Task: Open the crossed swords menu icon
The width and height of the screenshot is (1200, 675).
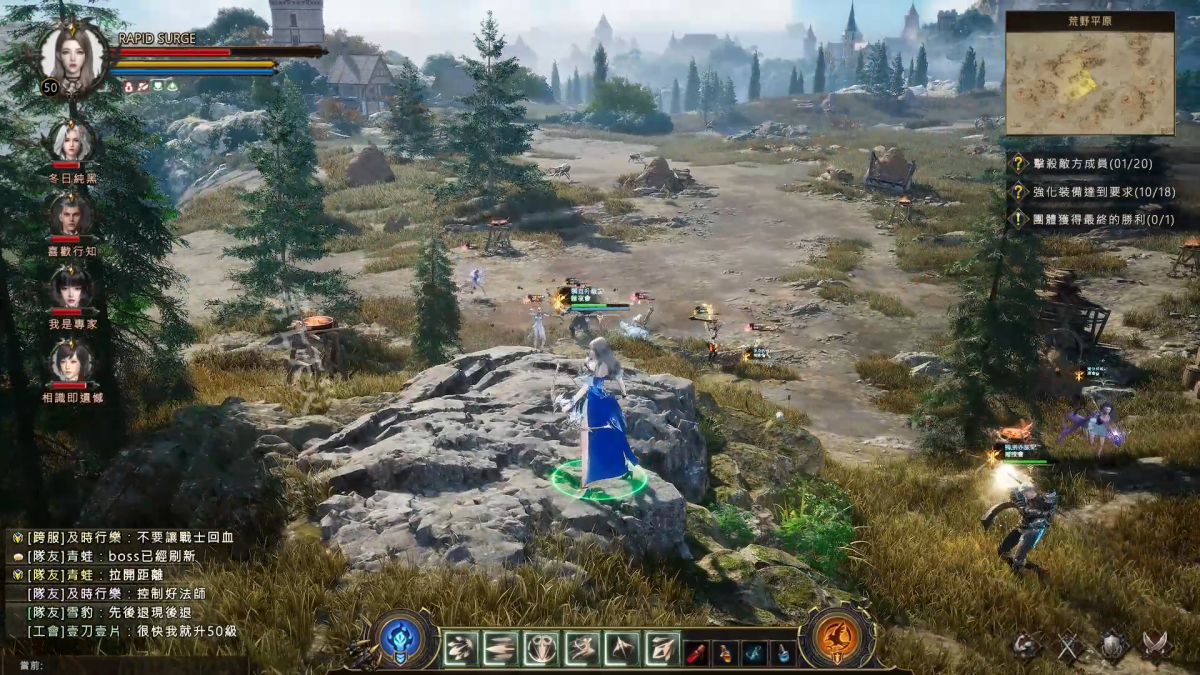Action: click(x=1071, y=647)
